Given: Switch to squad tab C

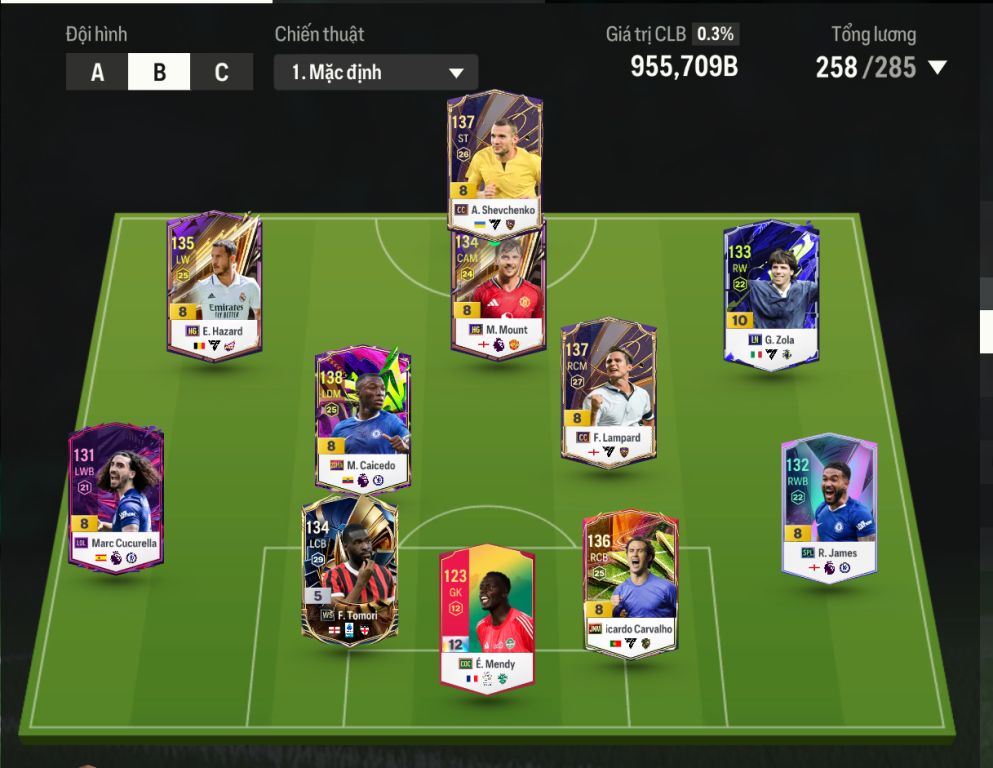Looking at the screenshot, I should [221, 72].
